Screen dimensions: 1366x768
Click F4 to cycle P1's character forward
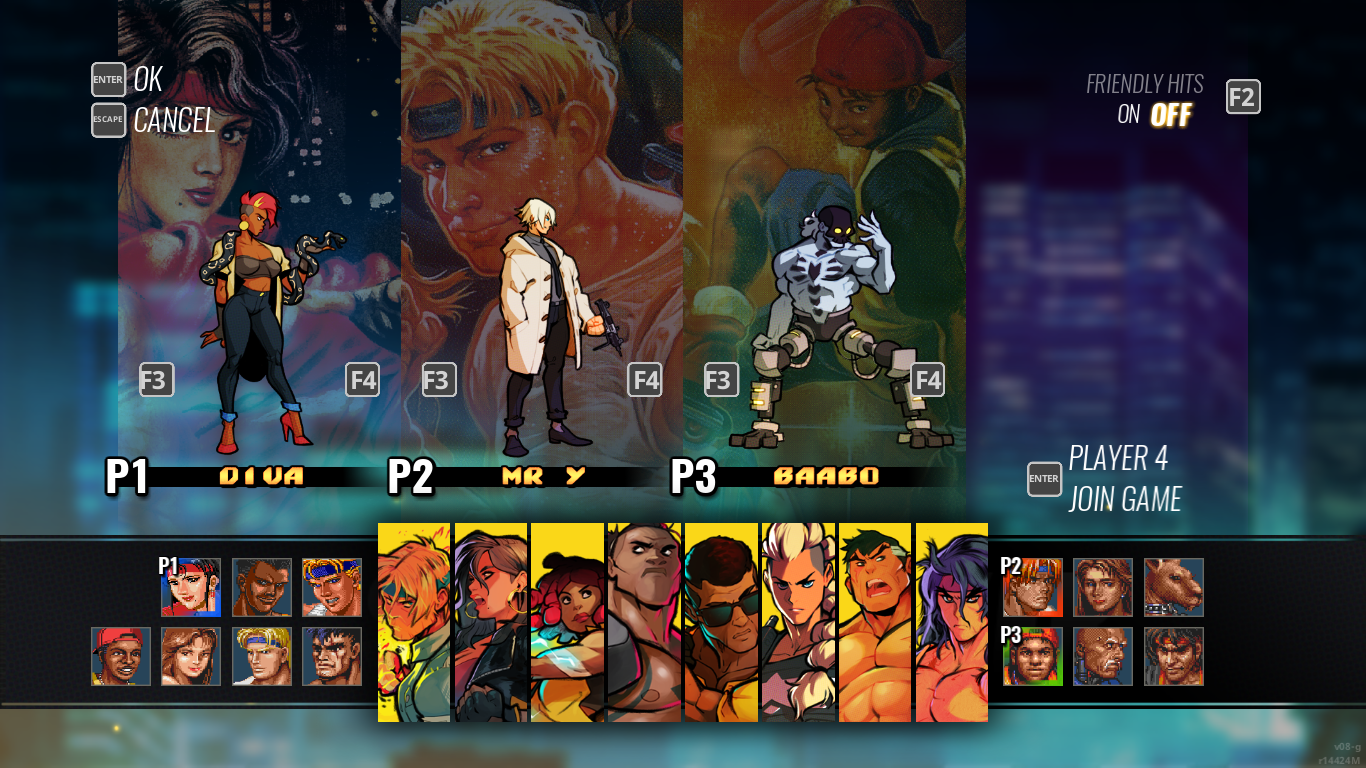(x=361, y=380)
